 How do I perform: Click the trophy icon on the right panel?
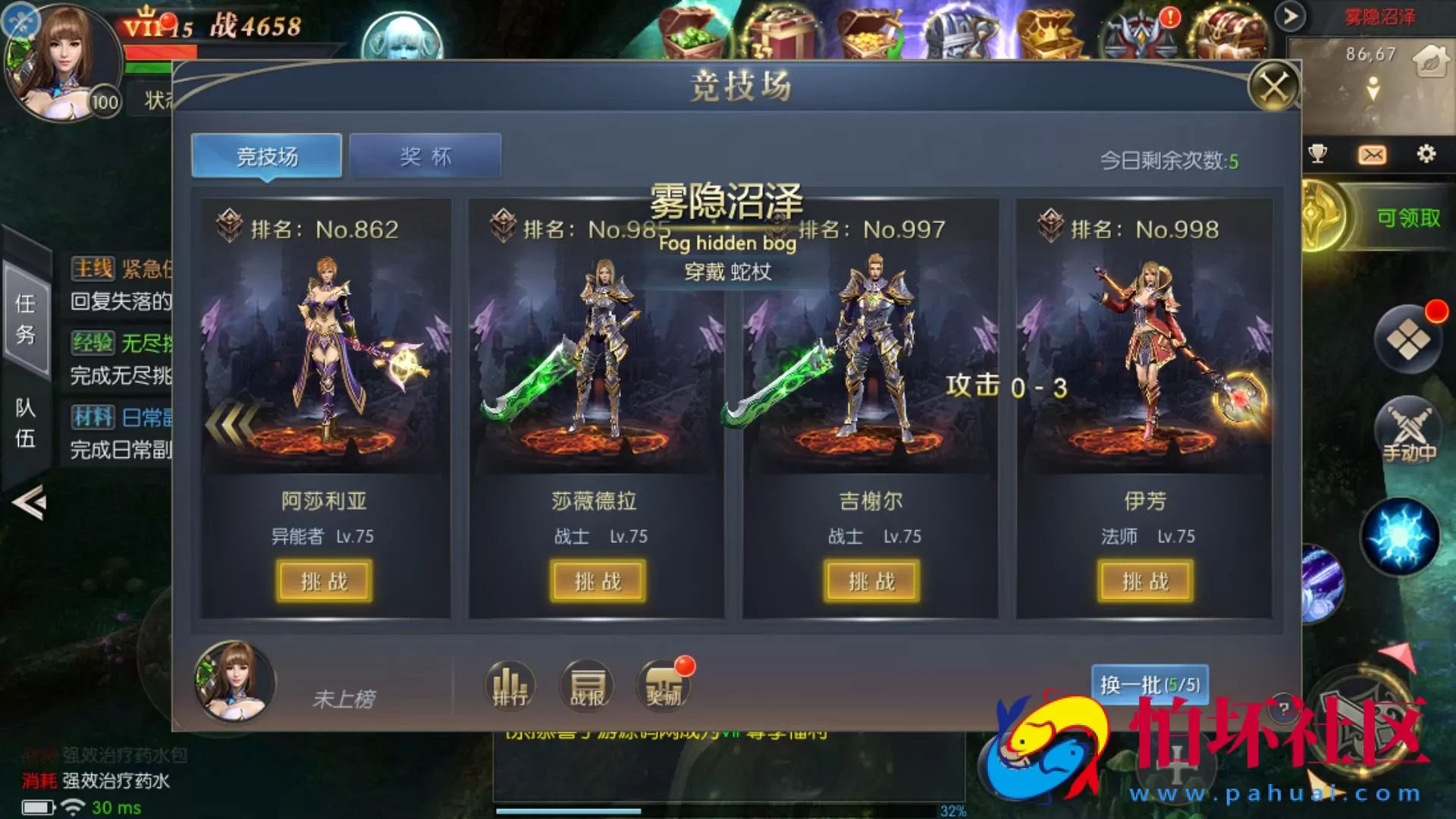point(1318,154)
